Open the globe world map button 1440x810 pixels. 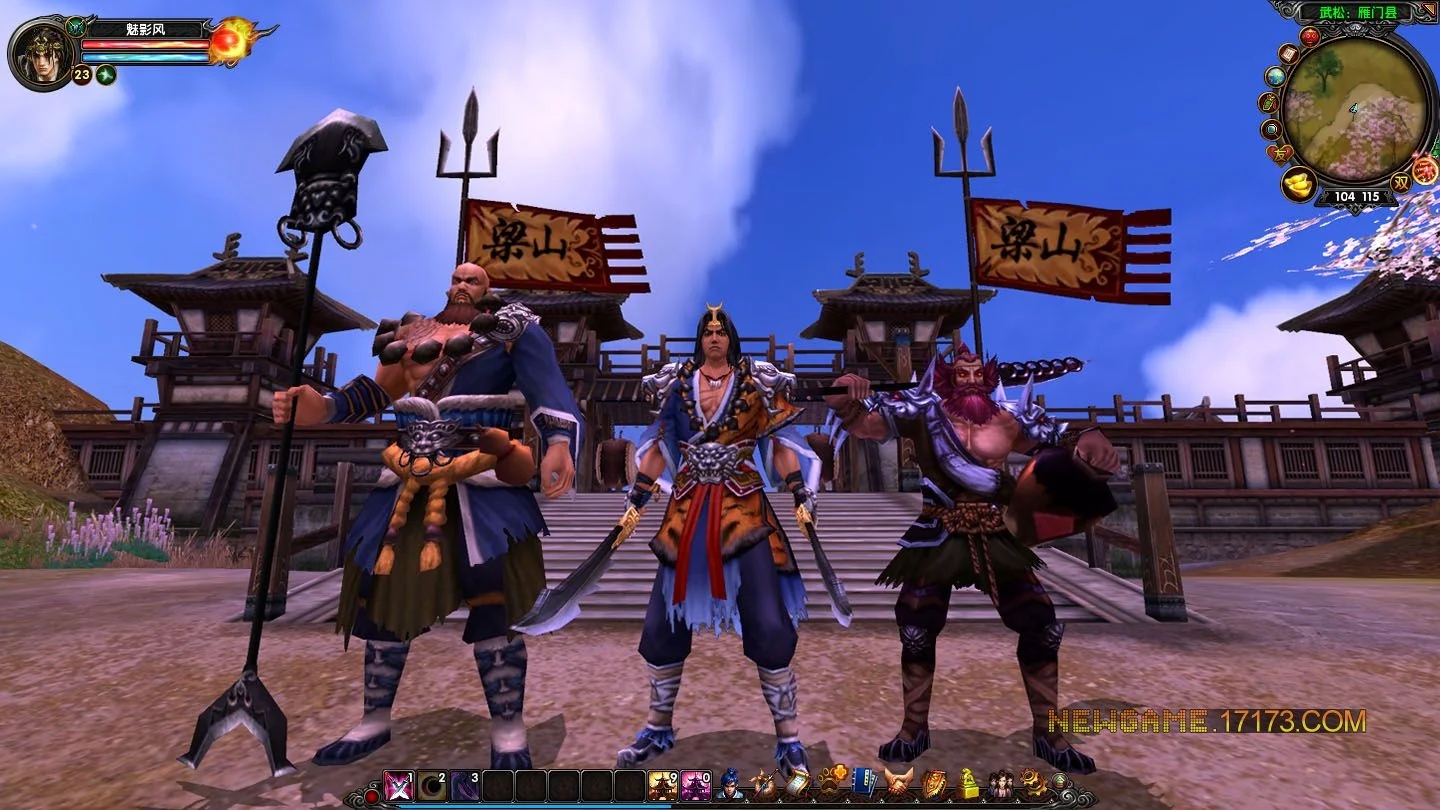click(x=1275, y=76)
